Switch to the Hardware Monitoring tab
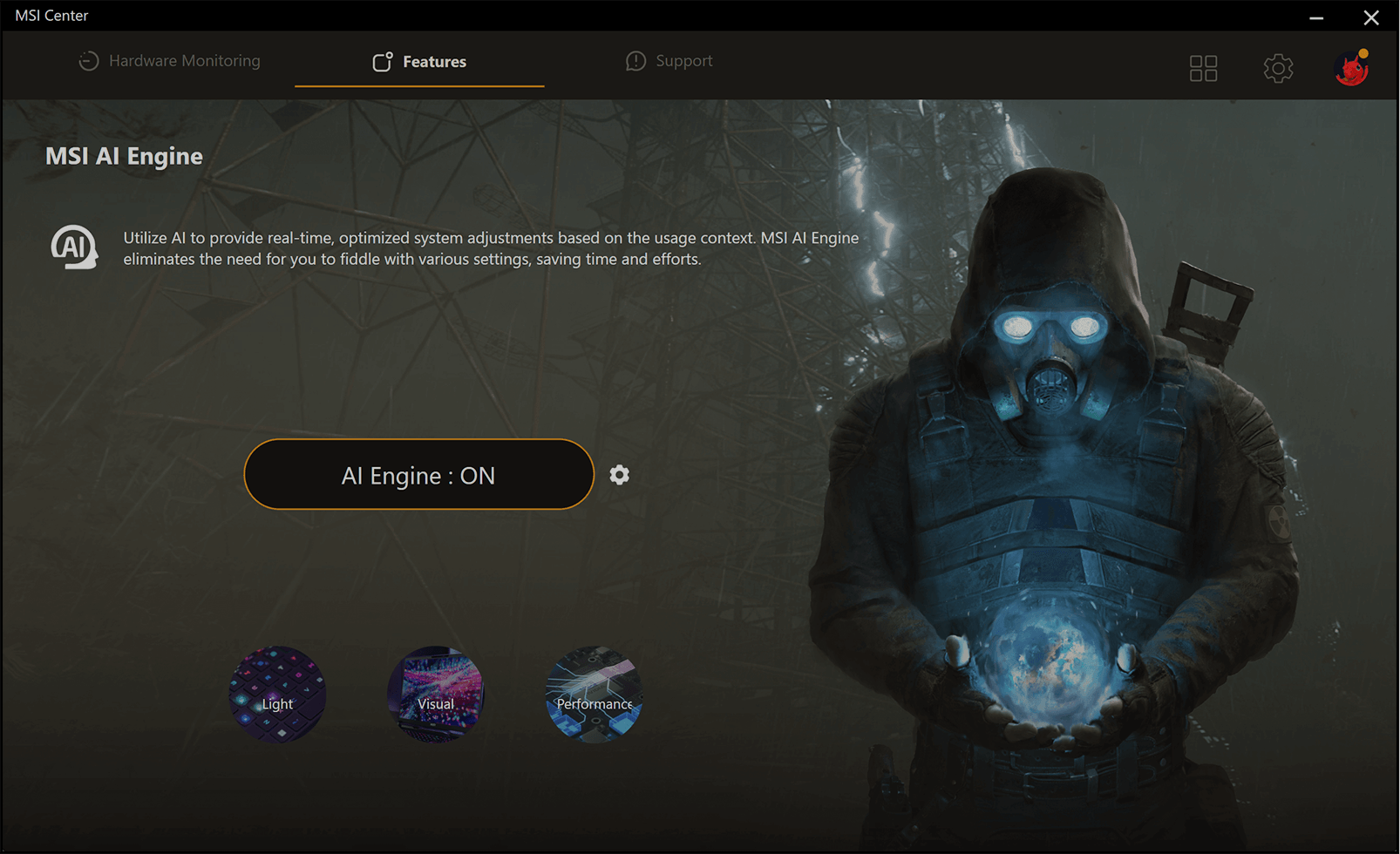 170,61
